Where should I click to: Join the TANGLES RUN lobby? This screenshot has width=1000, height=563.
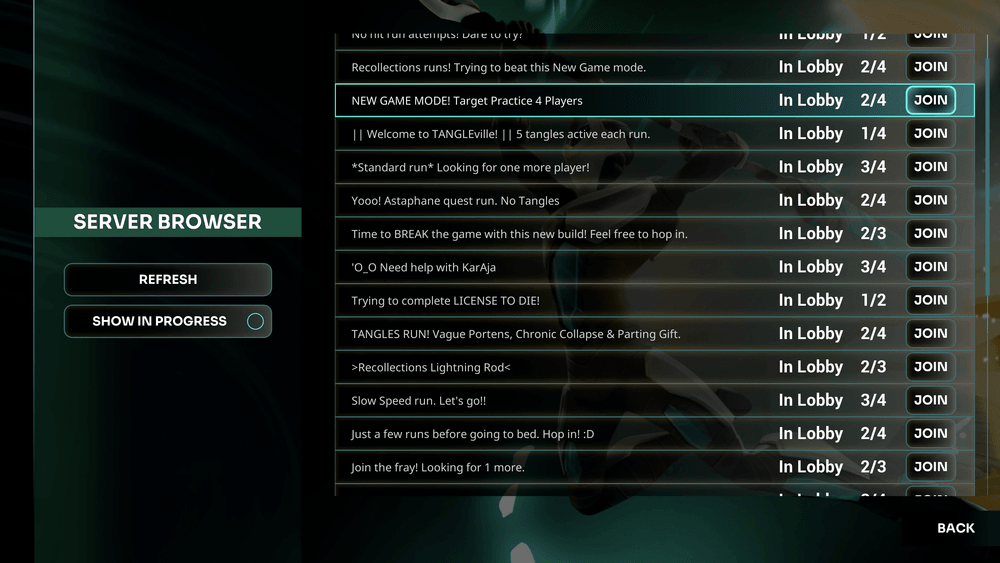pos(930,333)
